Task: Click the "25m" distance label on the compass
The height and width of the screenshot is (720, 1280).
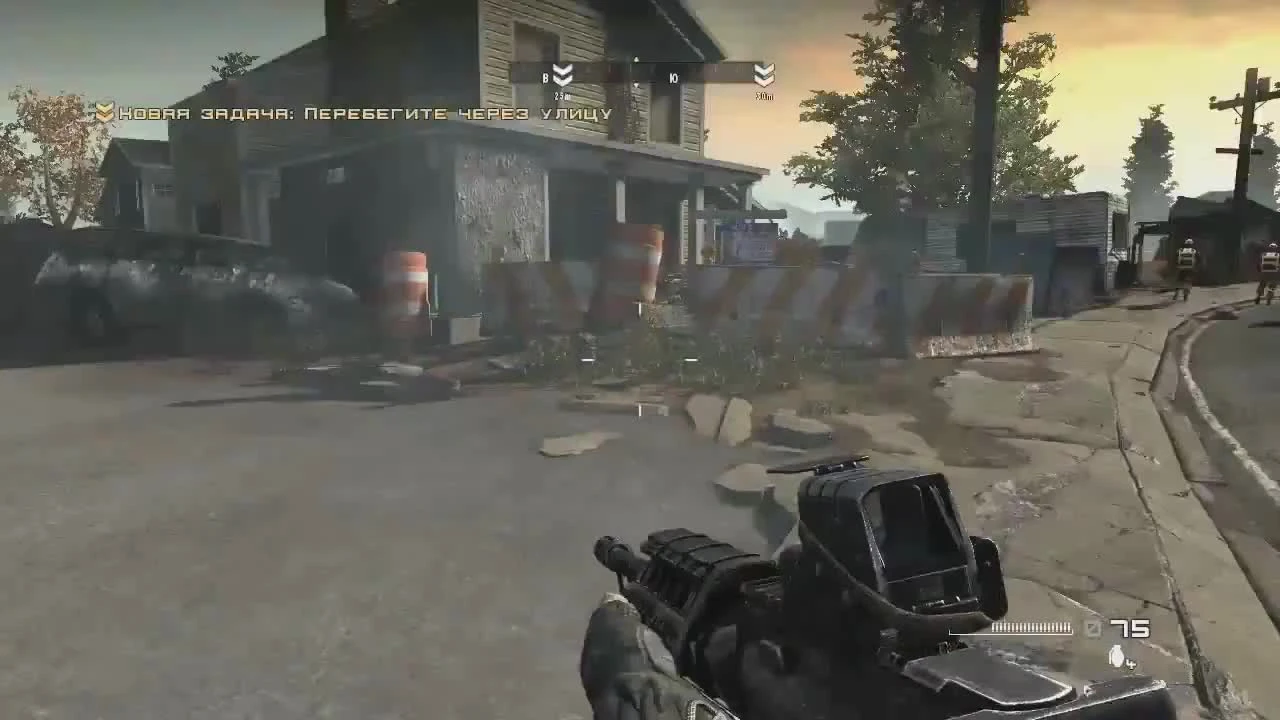Action: (x=560, y=94)
